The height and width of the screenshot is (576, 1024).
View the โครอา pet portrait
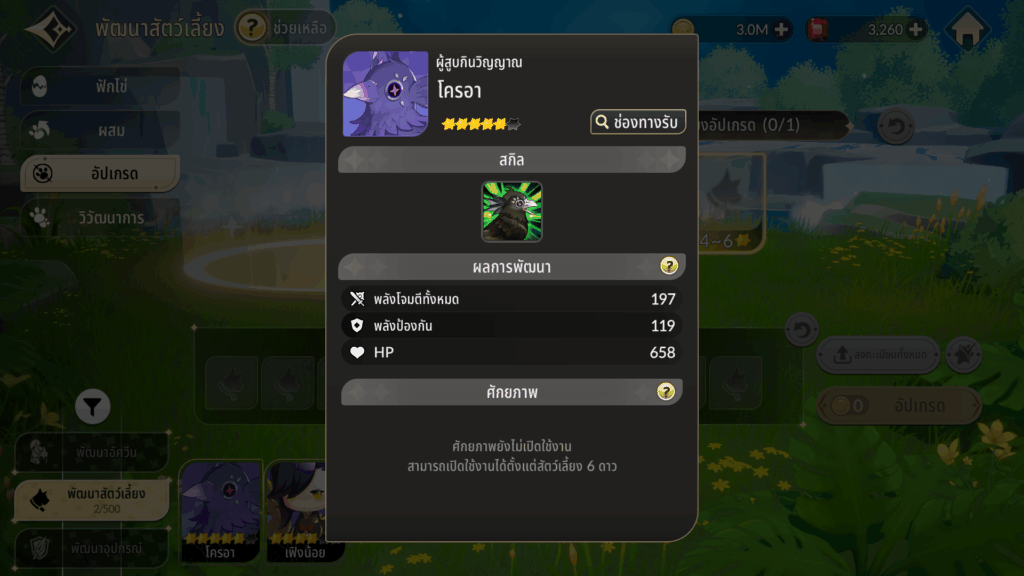(x=386, y=94)
